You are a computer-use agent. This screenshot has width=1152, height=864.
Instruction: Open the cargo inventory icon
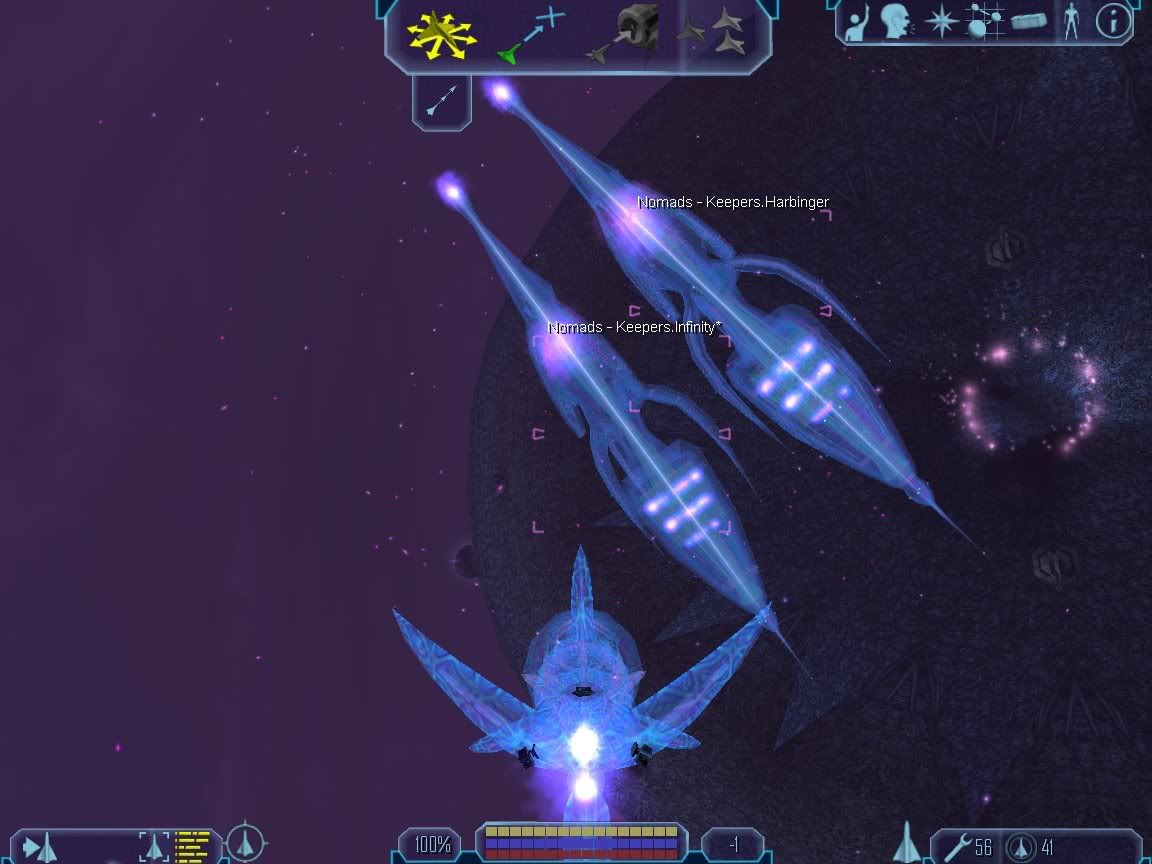tap(1027, 22)
